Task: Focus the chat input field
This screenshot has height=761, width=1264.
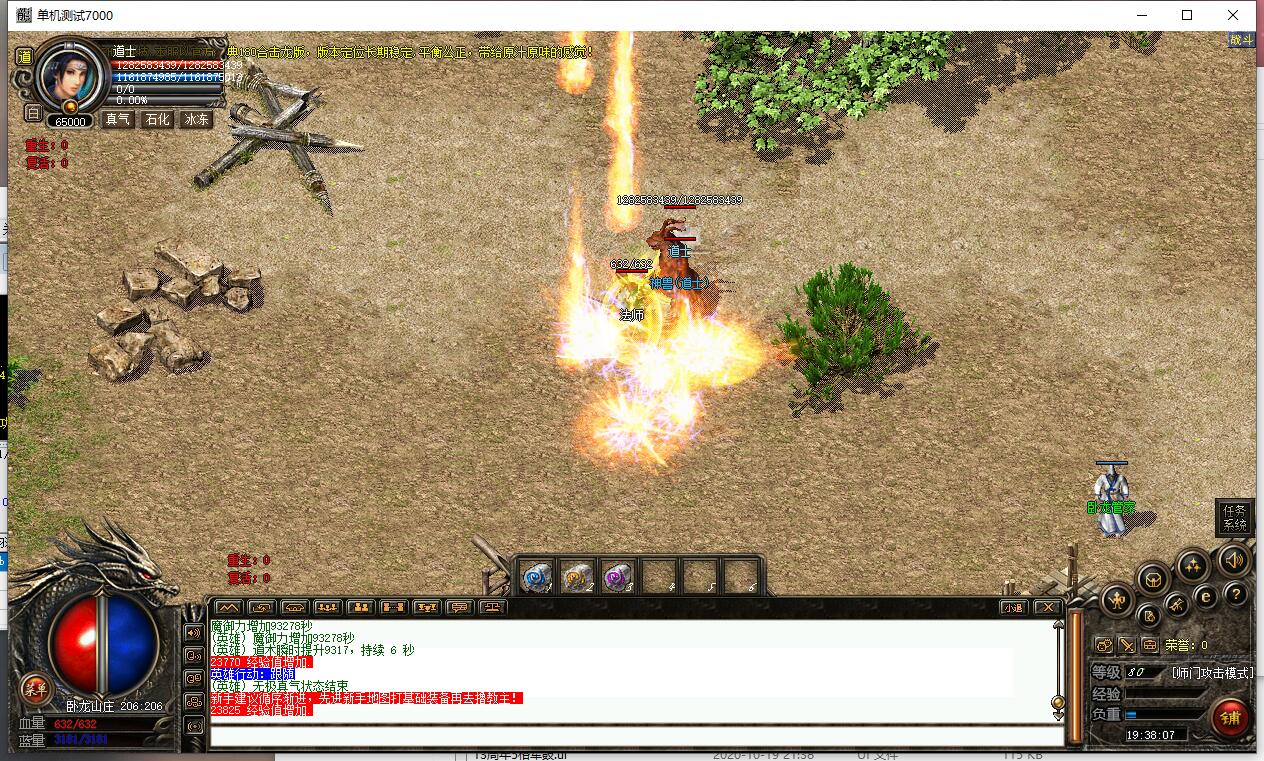Action: (x=635, y=736)
